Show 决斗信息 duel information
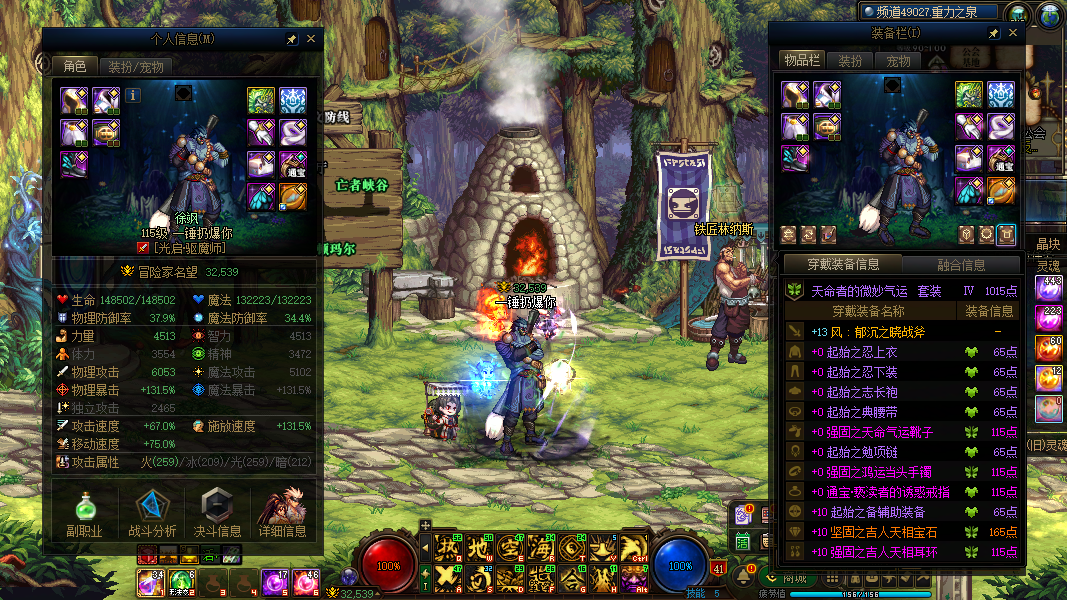The height and width of the screenshot is (600, 1067). [x=217, y=513]
